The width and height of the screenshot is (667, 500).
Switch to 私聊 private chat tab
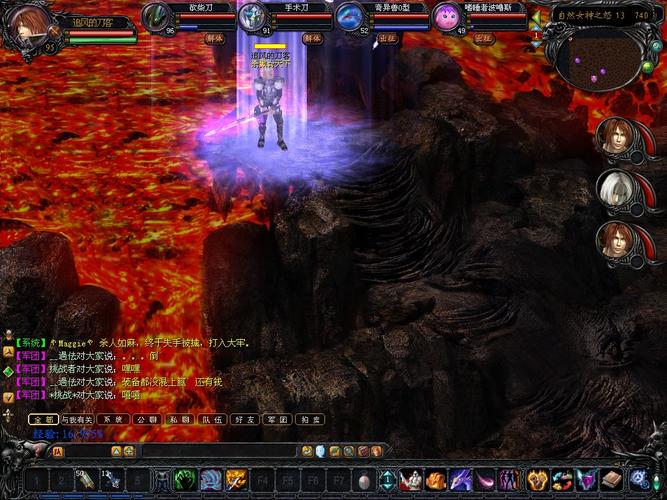[x=180, y=420]
